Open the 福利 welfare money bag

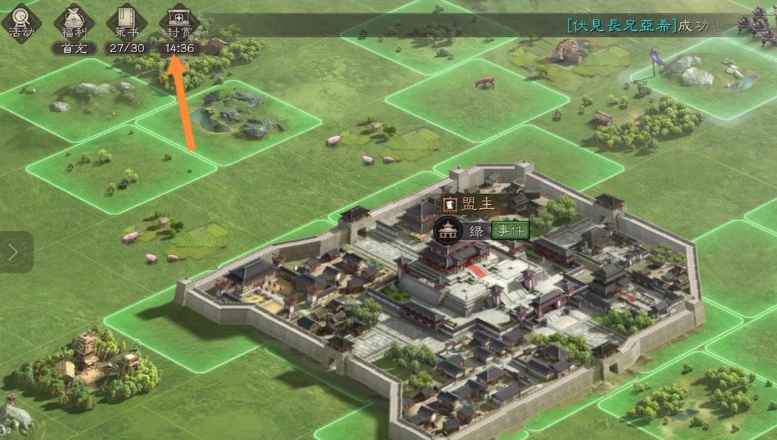click(x=73, y=21)
